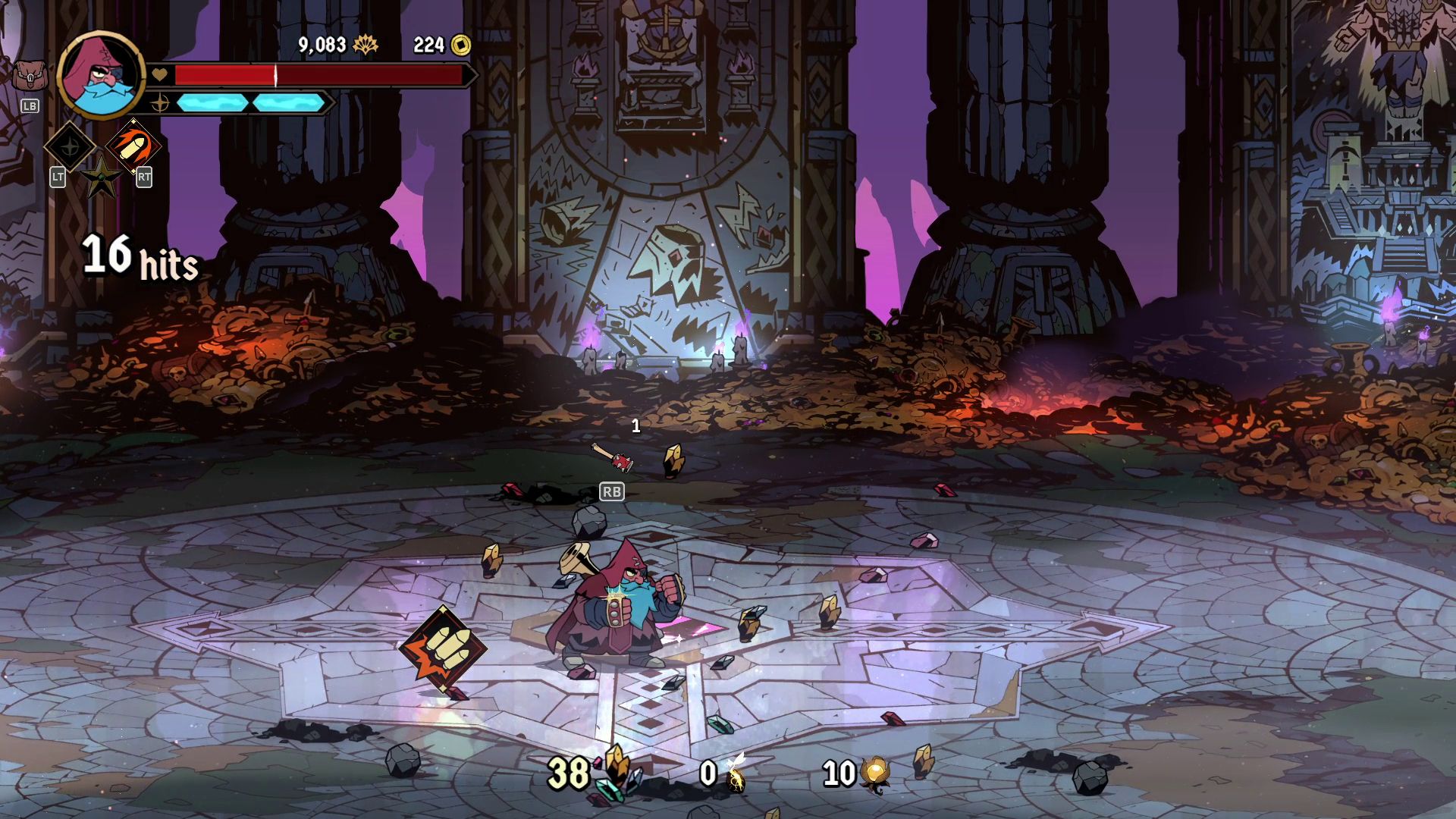Activate the flaming bullet ability
The width and height of the screenshot is (1456, 819).
tap(133, 146)
